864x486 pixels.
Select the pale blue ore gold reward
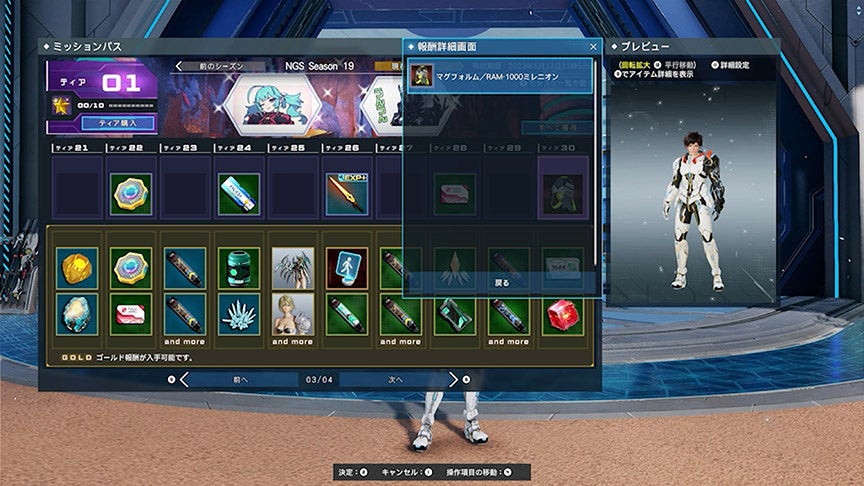[77, 314]
